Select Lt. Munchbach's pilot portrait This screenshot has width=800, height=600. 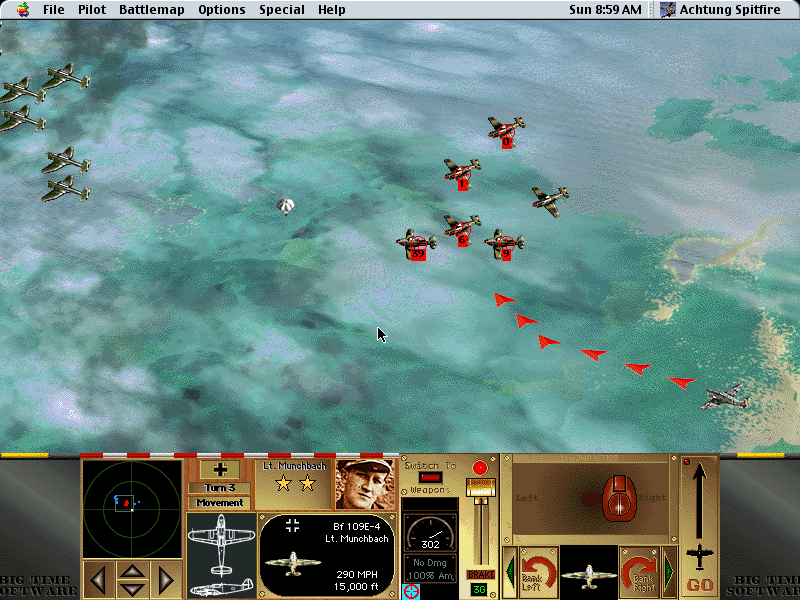[x=365, y=485]
